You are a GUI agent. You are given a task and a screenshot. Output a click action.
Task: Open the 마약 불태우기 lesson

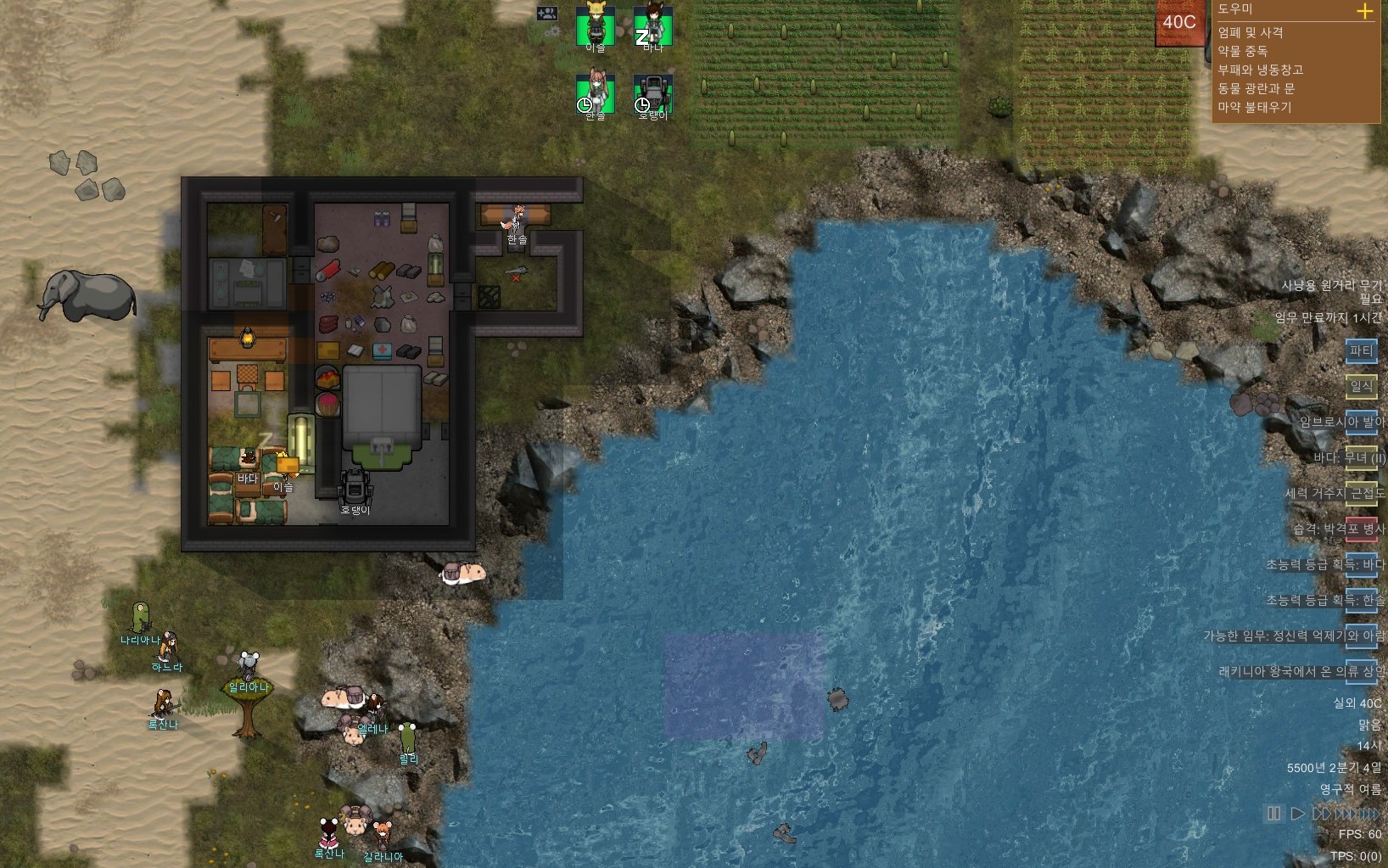(1255, 107)
